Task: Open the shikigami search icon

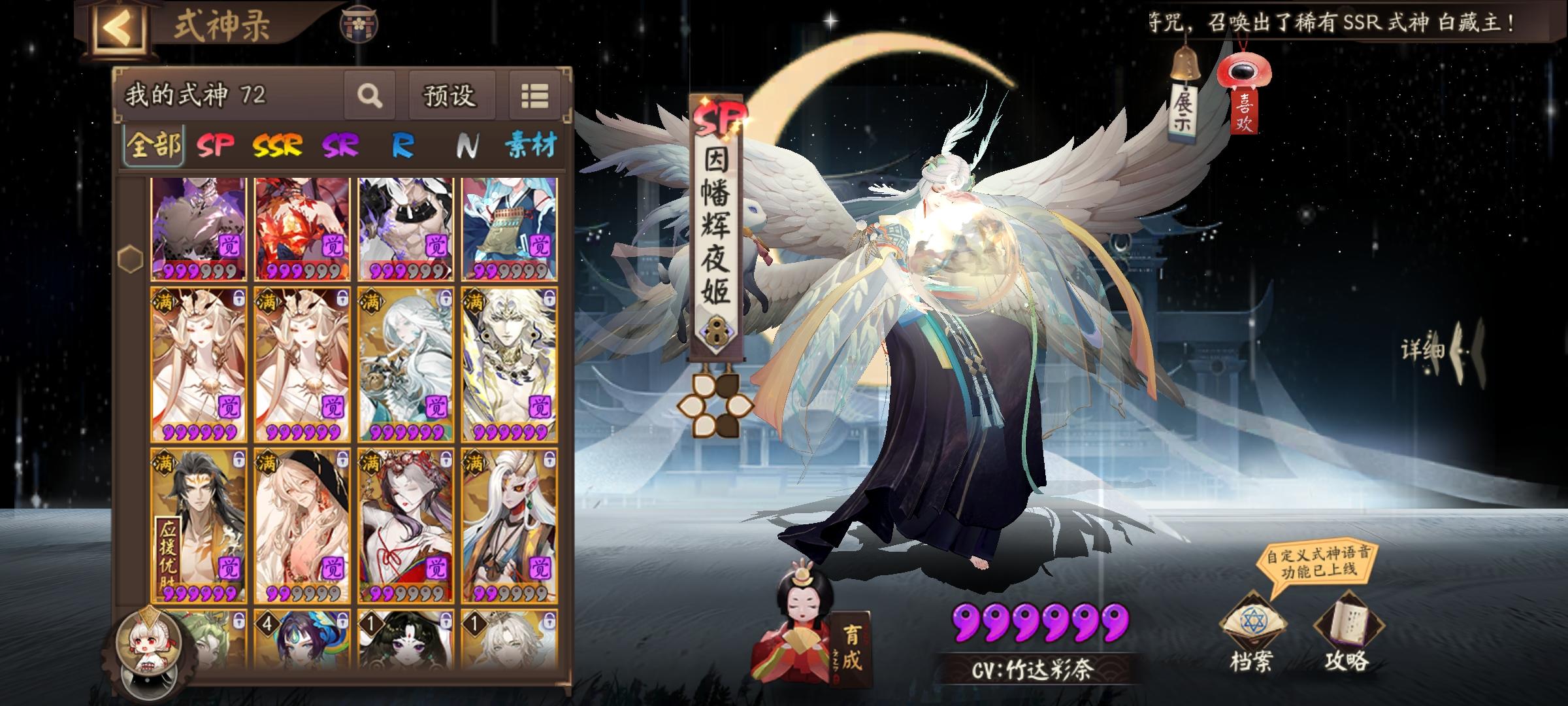Action: point(370,95)
